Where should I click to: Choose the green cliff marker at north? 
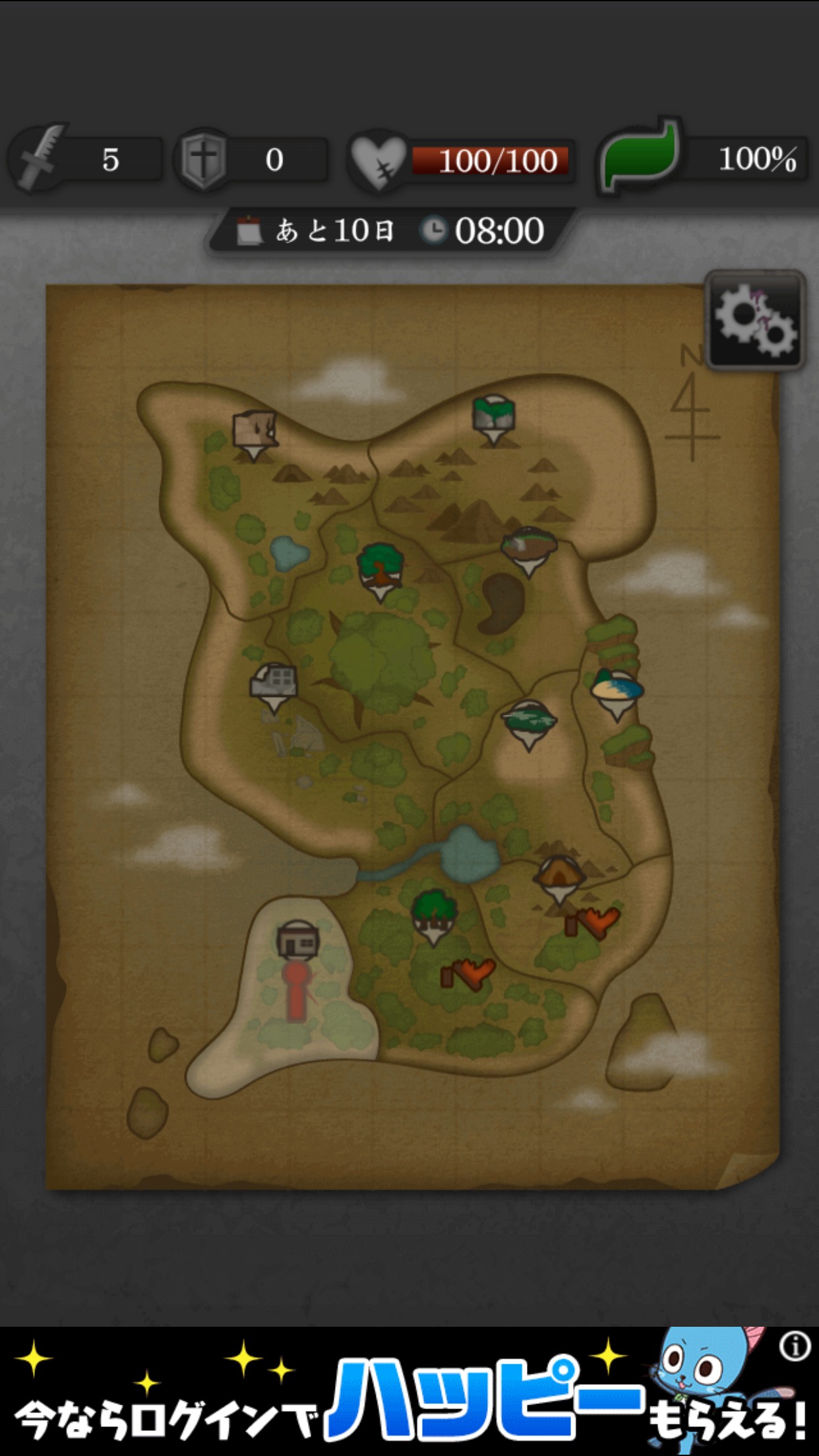pyautogui.click(x=493, y=417)
